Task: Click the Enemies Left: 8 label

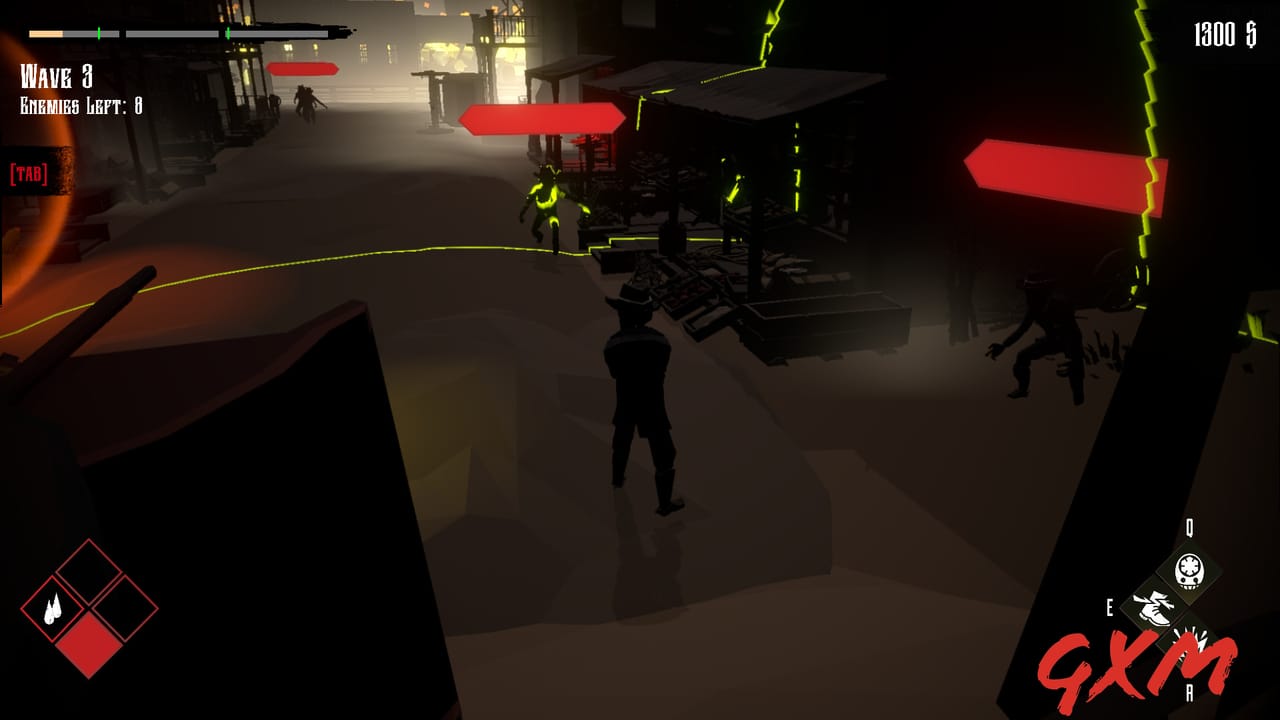Action: click(x=80, y=103)
